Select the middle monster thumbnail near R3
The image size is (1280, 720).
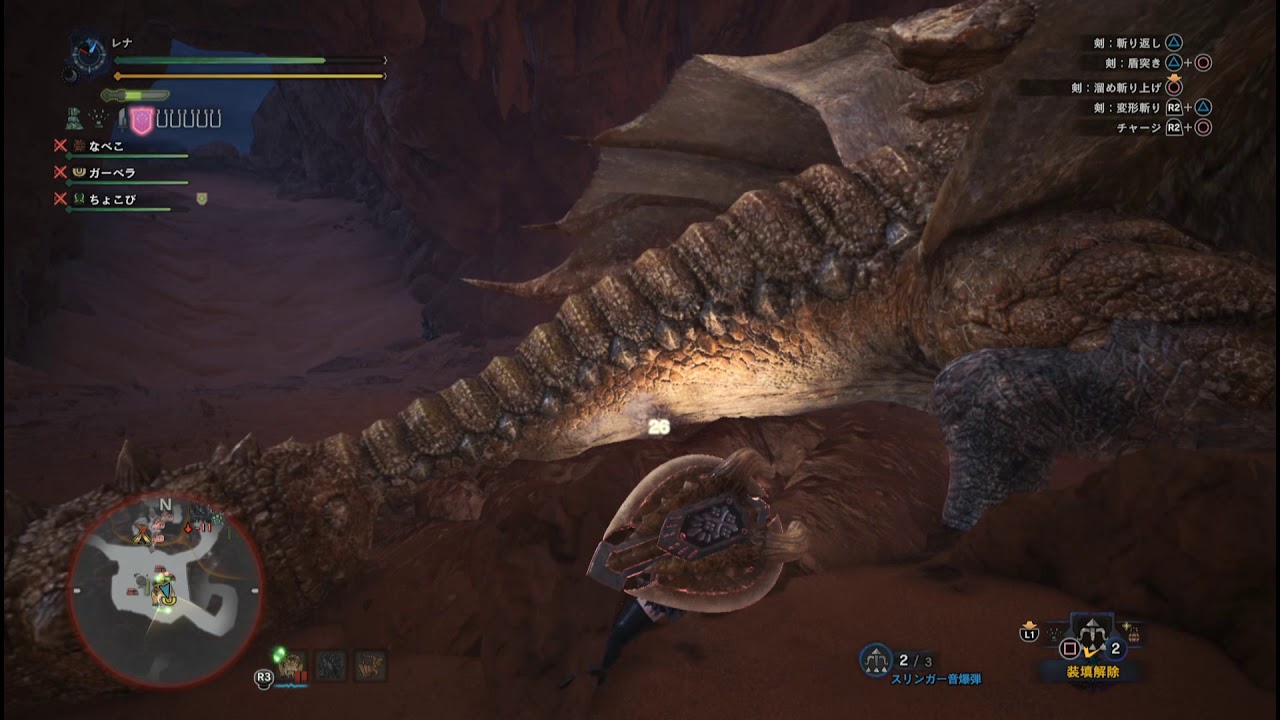[331, 665]
